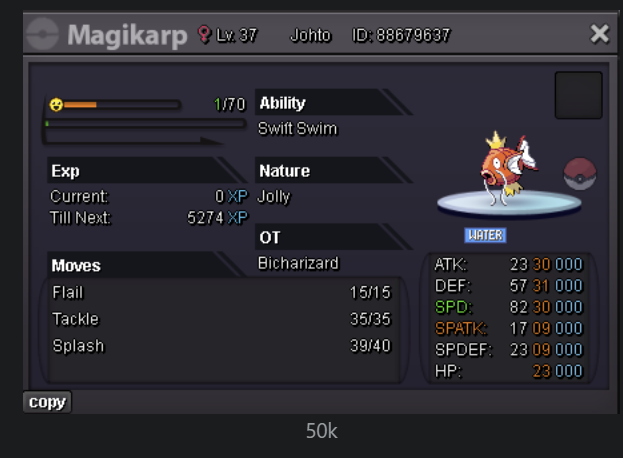Click the Poké Ball icon beside Magikarp
The width and height of the screenshot is (623, 458).
[580, 174]
